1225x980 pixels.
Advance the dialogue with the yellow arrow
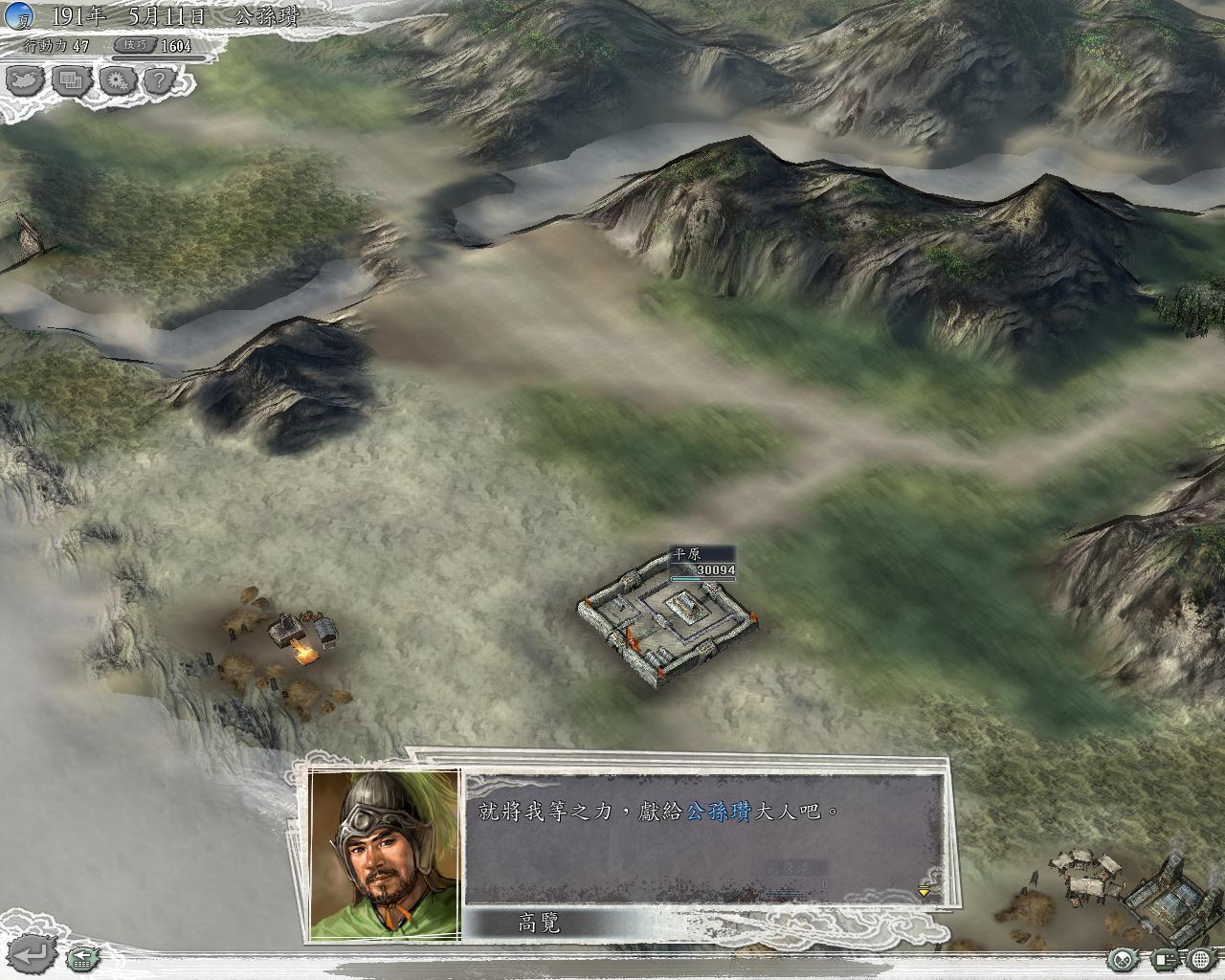tap(924, 892)
